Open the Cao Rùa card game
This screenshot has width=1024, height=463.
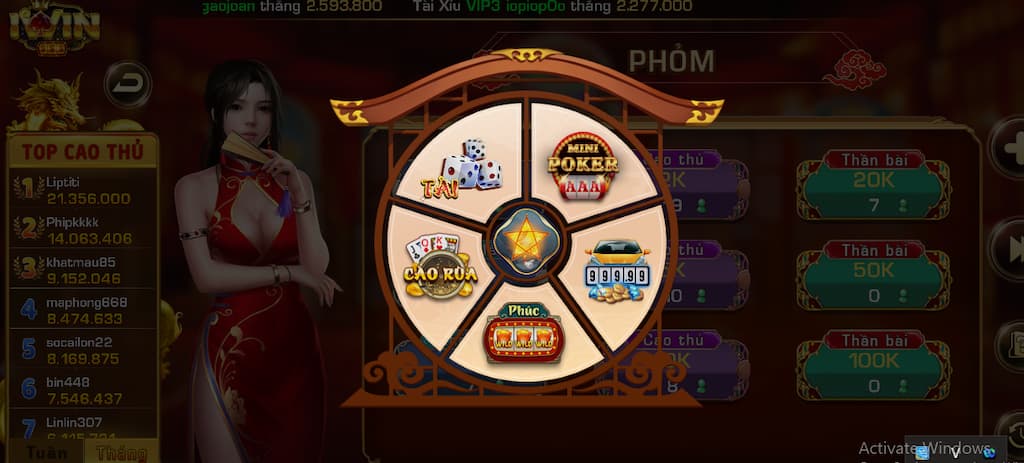click(440, 265)
